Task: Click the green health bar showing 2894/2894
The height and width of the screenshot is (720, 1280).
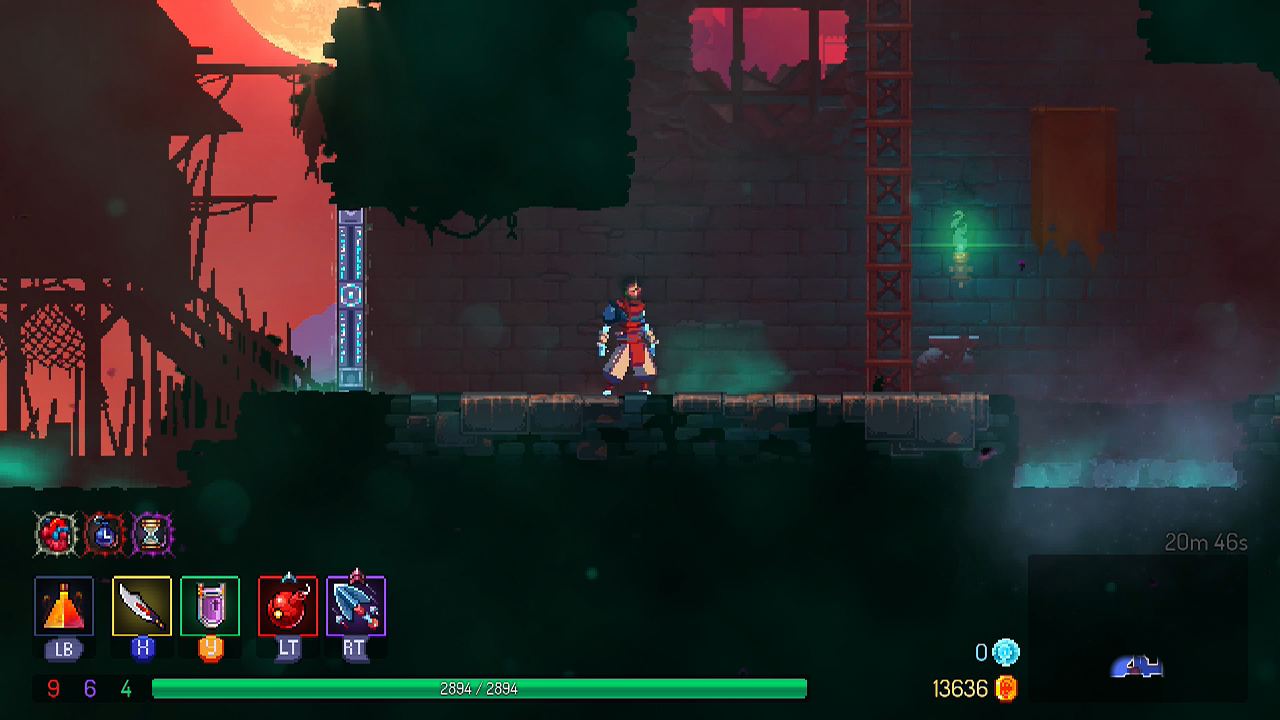Action: [480, 687]
